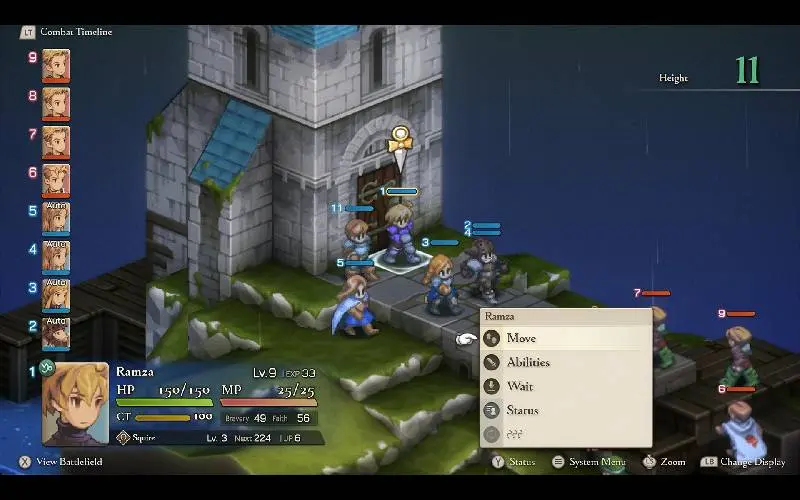Click the Auto unit portrait numbered 3

click(56, 295)
